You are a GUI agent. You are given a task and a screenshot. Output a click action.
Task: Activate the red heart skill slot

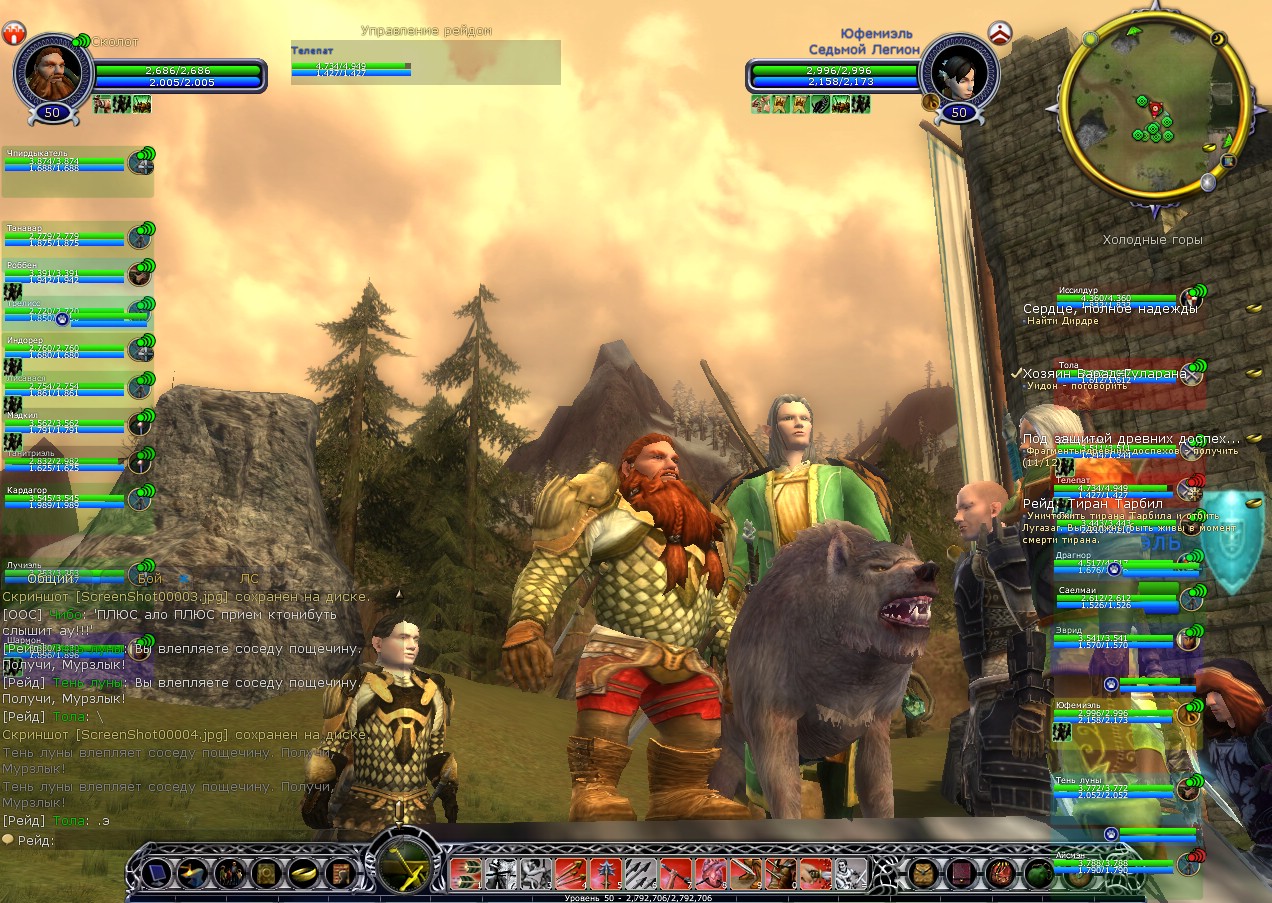tap(711, 874)
